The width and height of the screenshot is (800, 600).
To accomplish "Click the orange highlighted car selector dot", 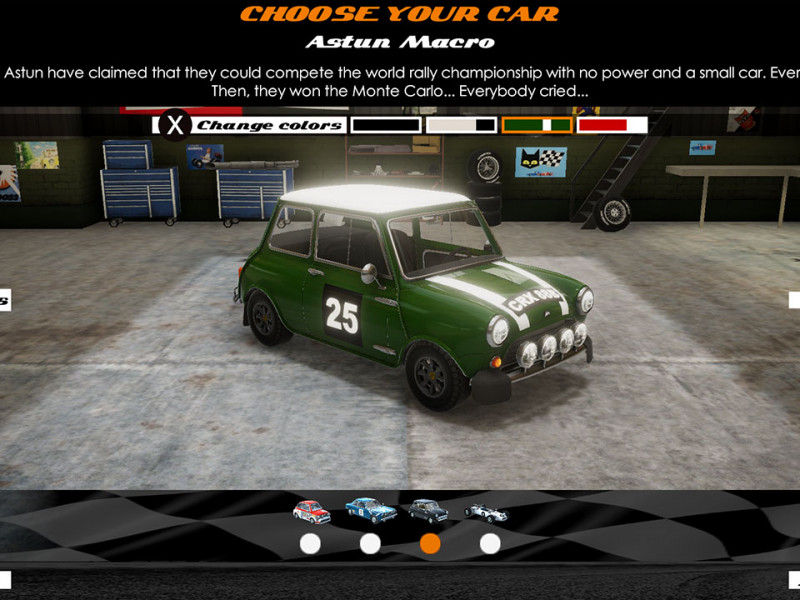I will coord(430,544).
